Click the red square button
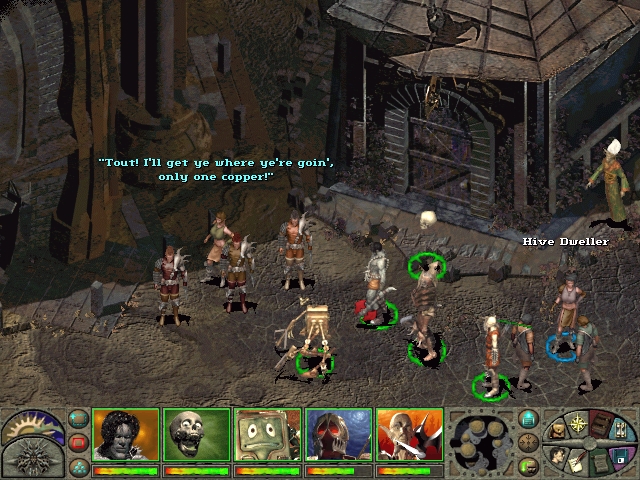The image size is (640, 480). [x=78, y=441]
